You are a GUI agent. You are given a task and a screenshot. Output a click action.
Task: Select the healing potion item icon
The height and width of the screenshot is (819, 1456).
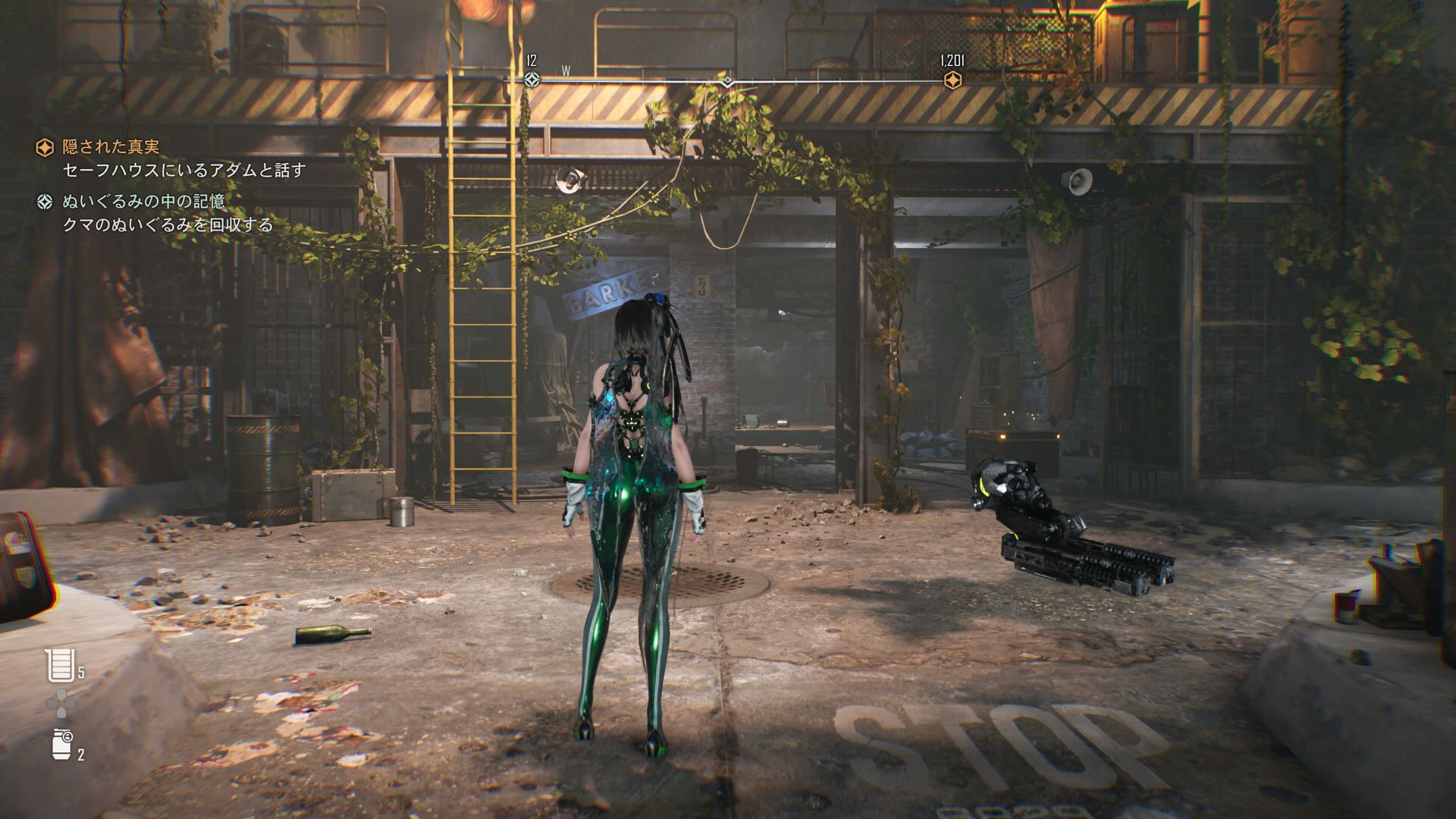coord(58,665)
